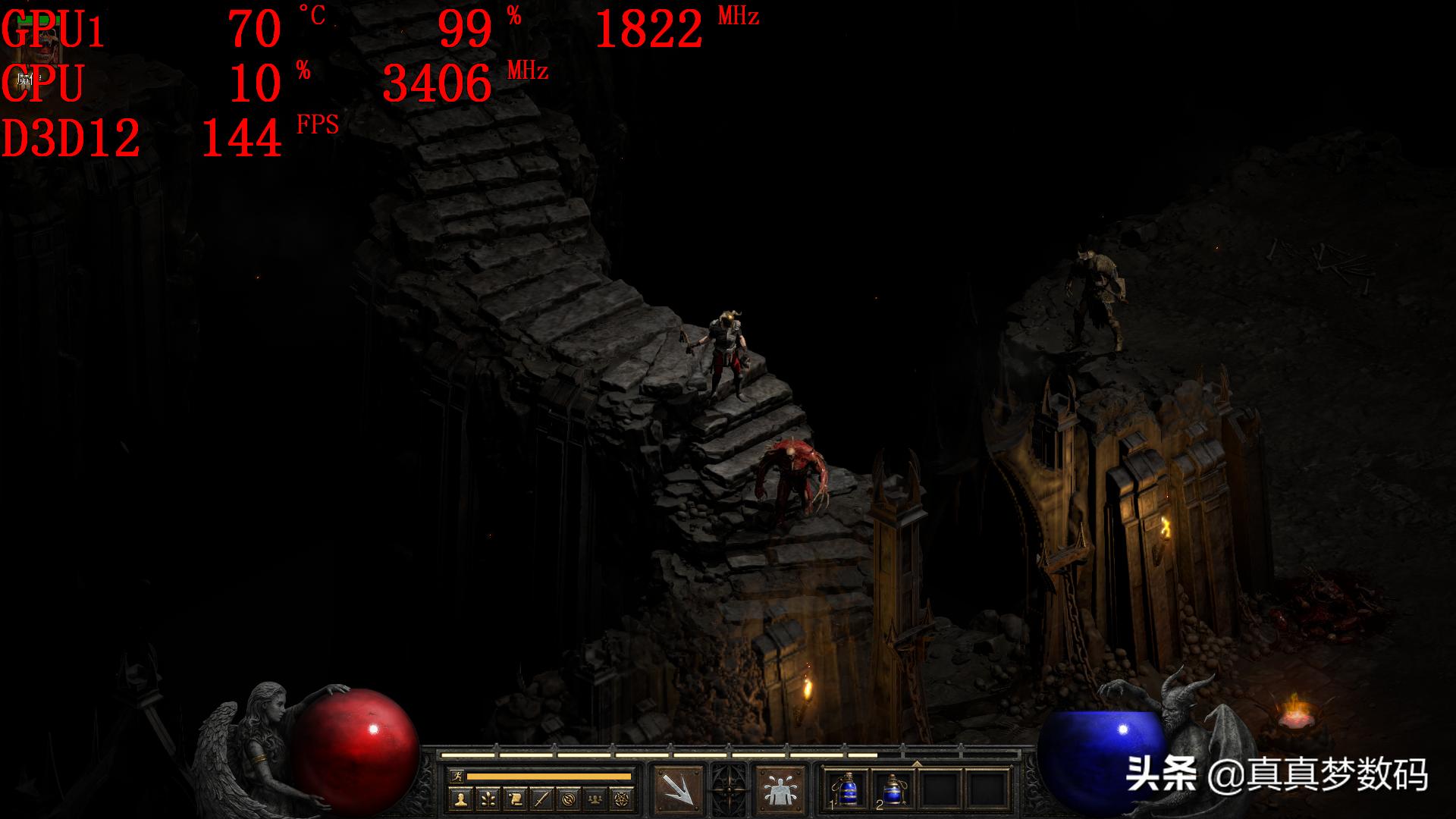1456x819 pixels.
Task: Click the circular swirl mini-panel button
Action: (569, 798)
